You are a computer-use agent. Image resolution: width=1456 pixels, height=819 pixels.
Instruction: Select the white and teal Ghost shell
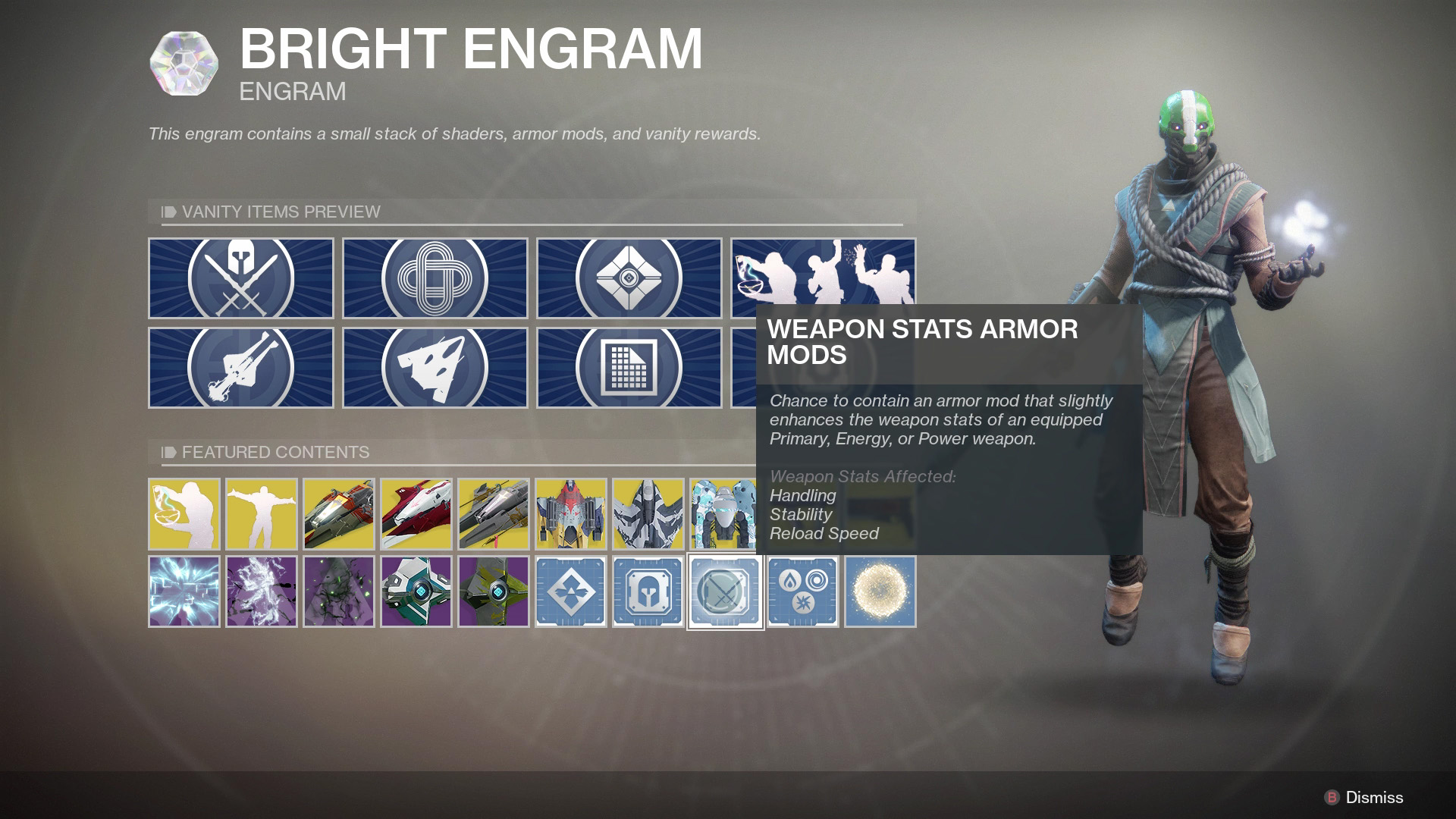(416, 591)
